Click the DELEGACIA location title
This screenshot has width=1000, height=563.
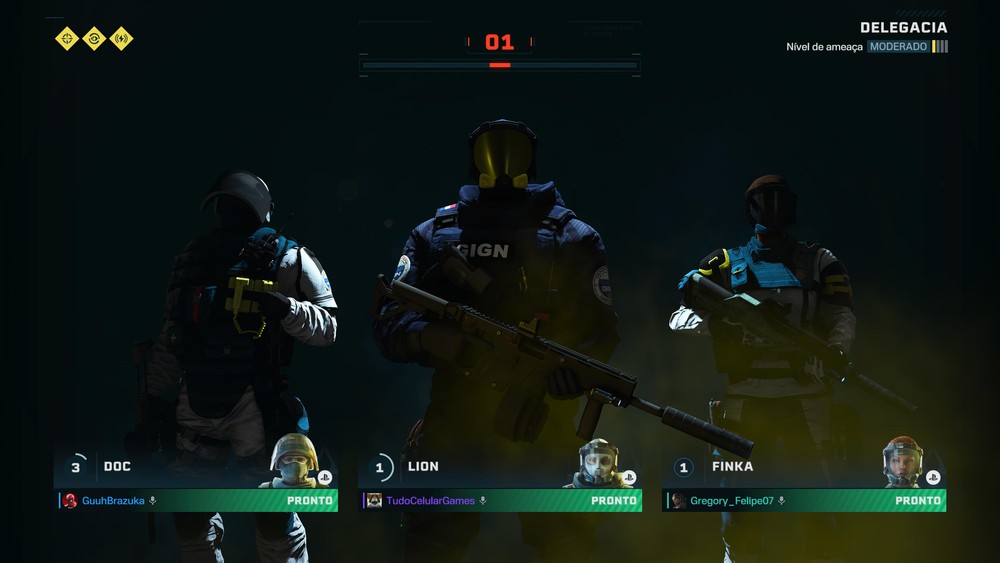point(903,28)
